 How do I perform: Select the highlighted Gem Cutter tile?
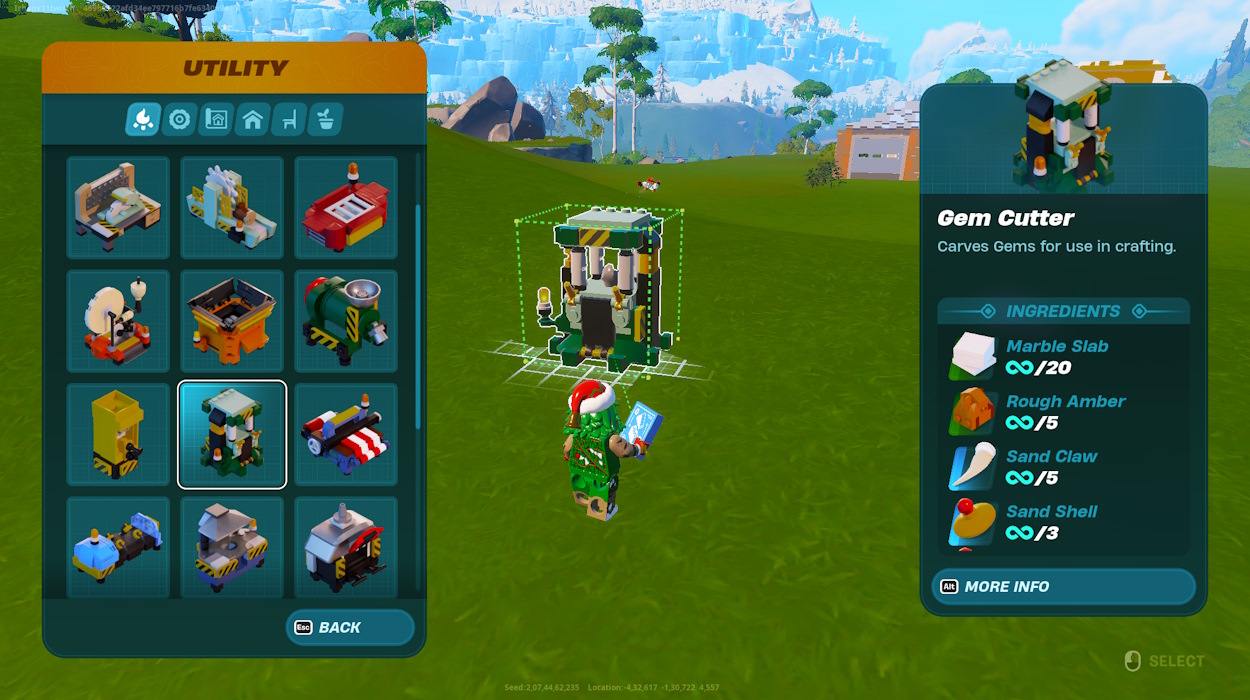[x=232, y=435]
